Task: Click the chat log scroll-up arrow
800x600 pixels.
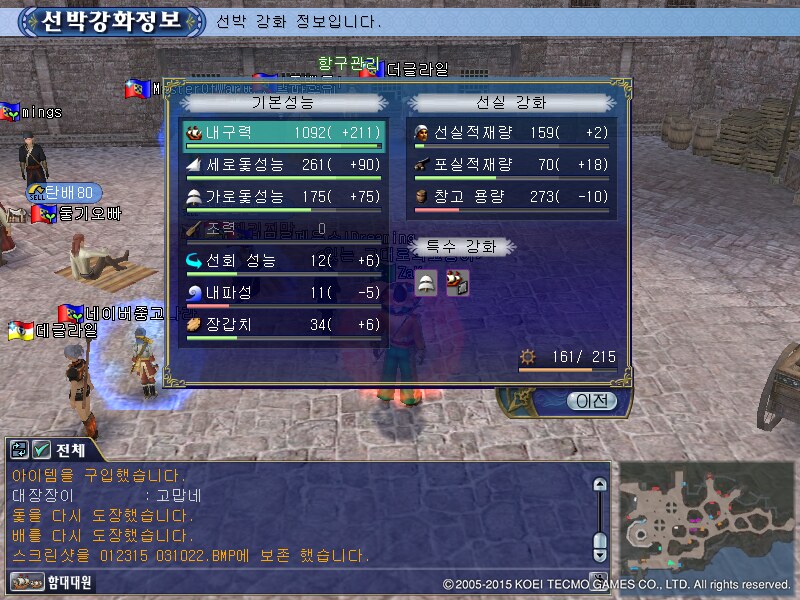Action: [x=600, y=485]
